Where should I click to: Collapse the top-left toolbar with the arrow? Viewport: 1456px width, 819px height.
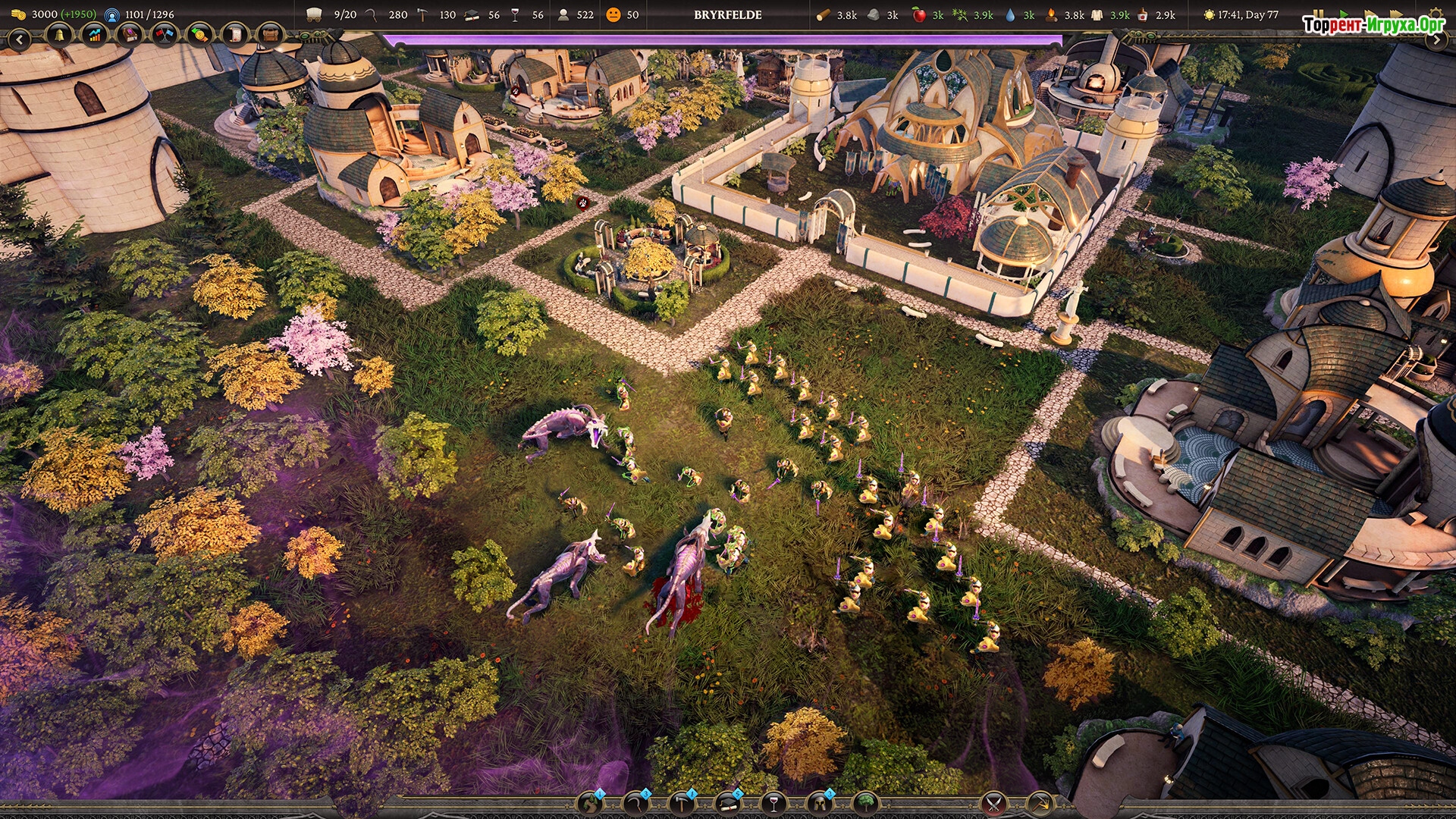click(20, 39)
